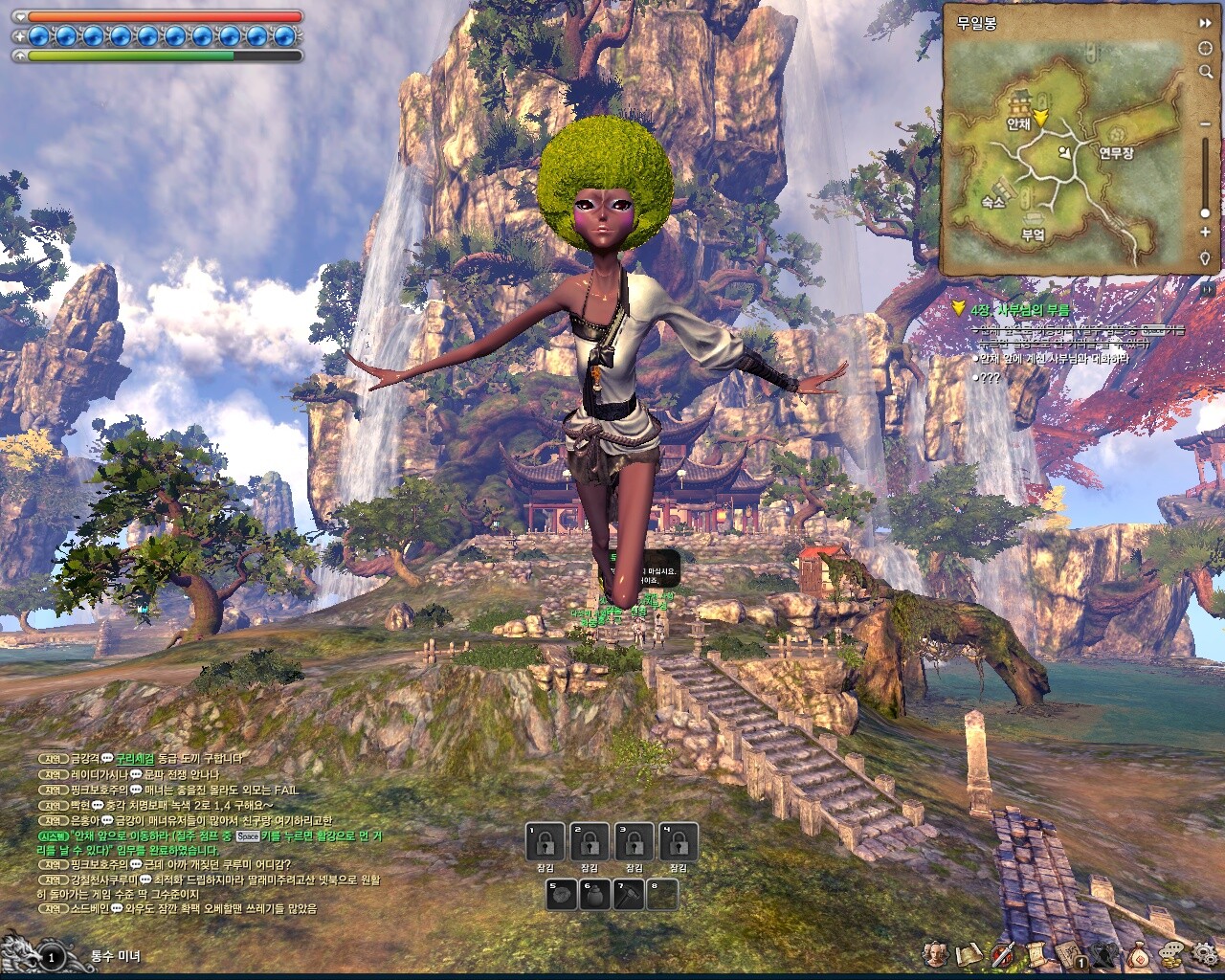Click the level 1 badge by character name
The image size is (1225, 980).
coord(52,955)
